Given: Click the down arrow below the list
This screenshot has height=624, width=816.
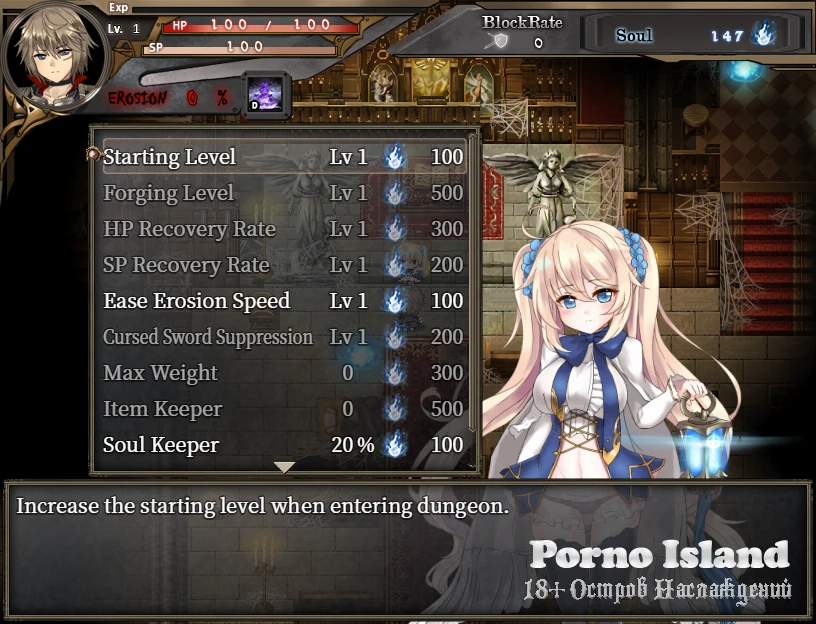Looking at the screenshot, I should (x=284, y=467).
